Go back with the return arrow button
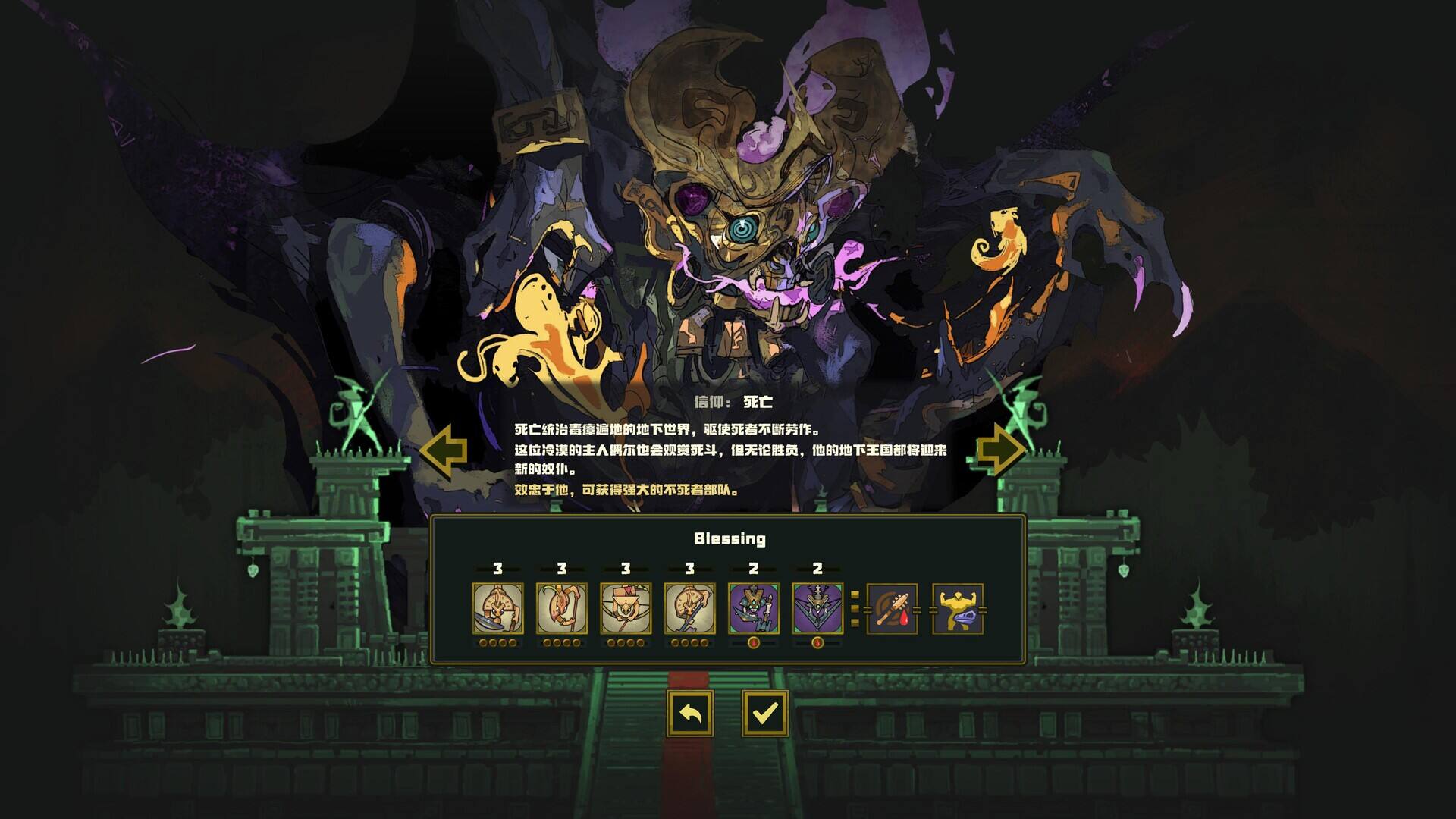 coord(690,713)
